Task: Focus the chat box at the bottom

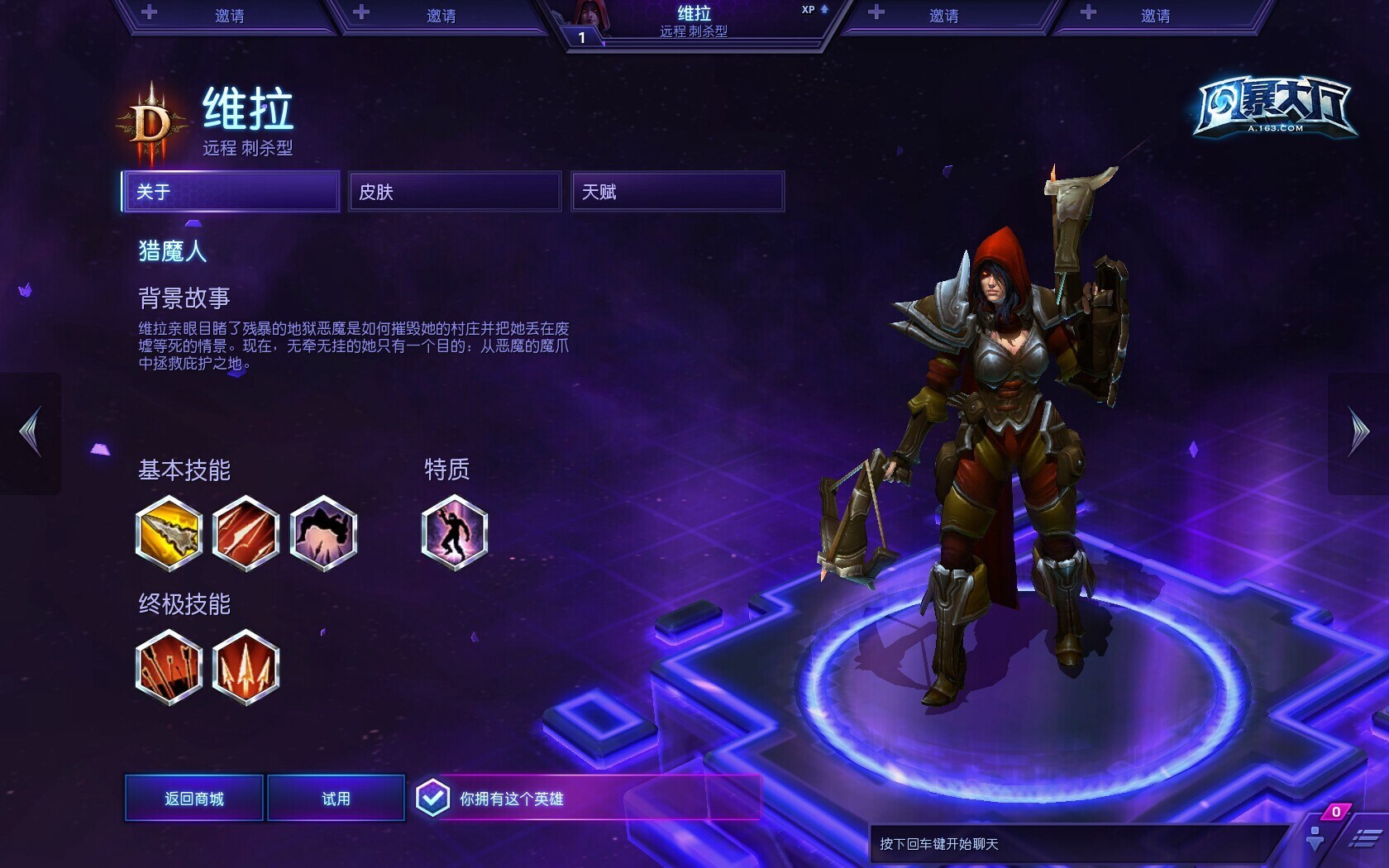Action: 1075,844
